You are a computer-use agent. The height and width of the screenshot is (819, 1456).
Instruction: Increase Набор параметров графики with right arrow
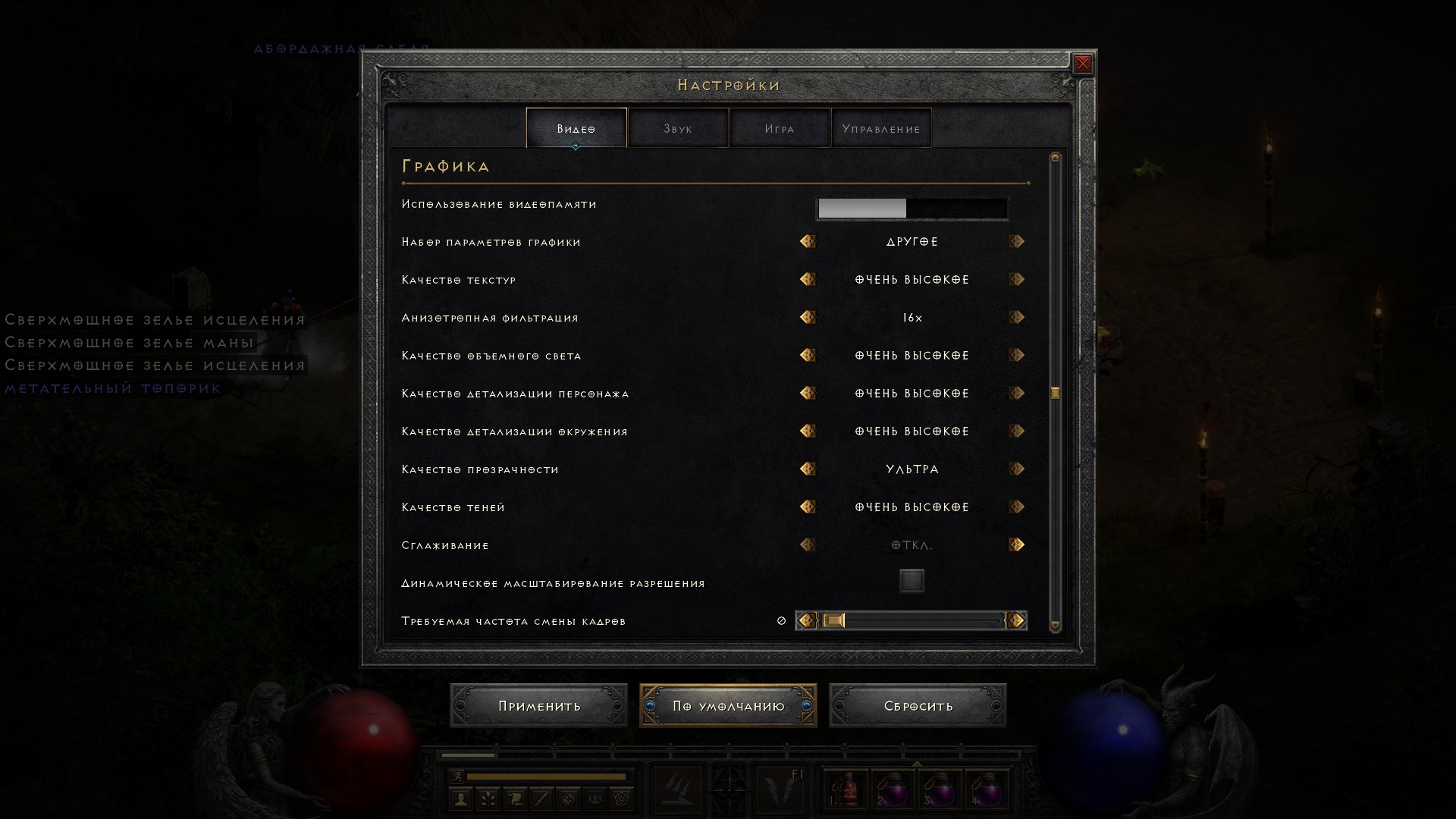tap(1017, 241)
